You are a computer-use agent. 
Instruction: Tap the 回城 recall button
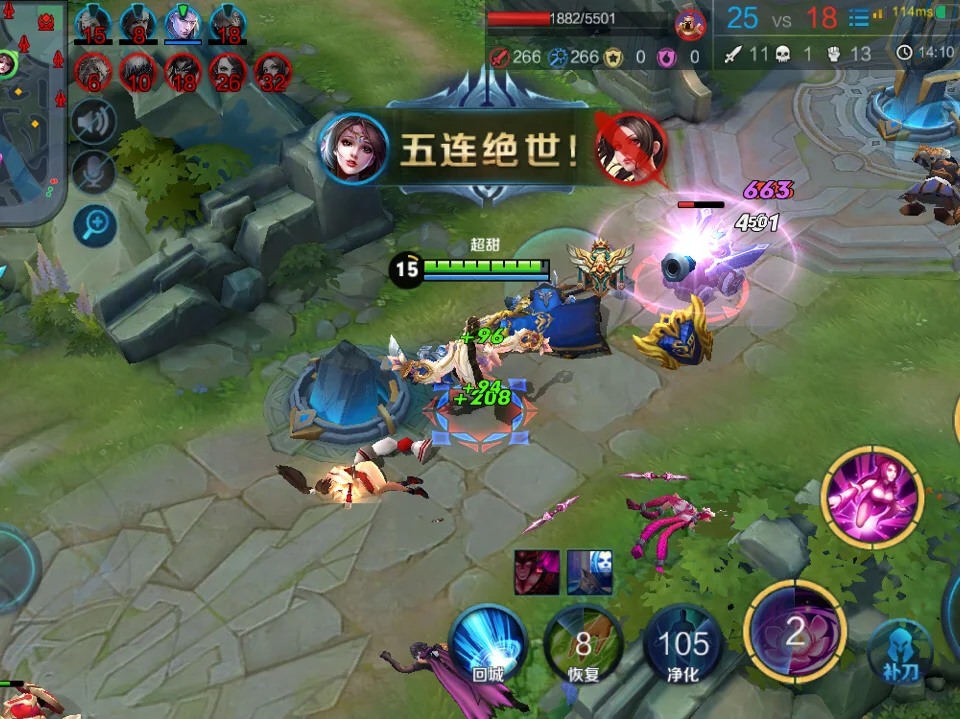click(487, 643)
